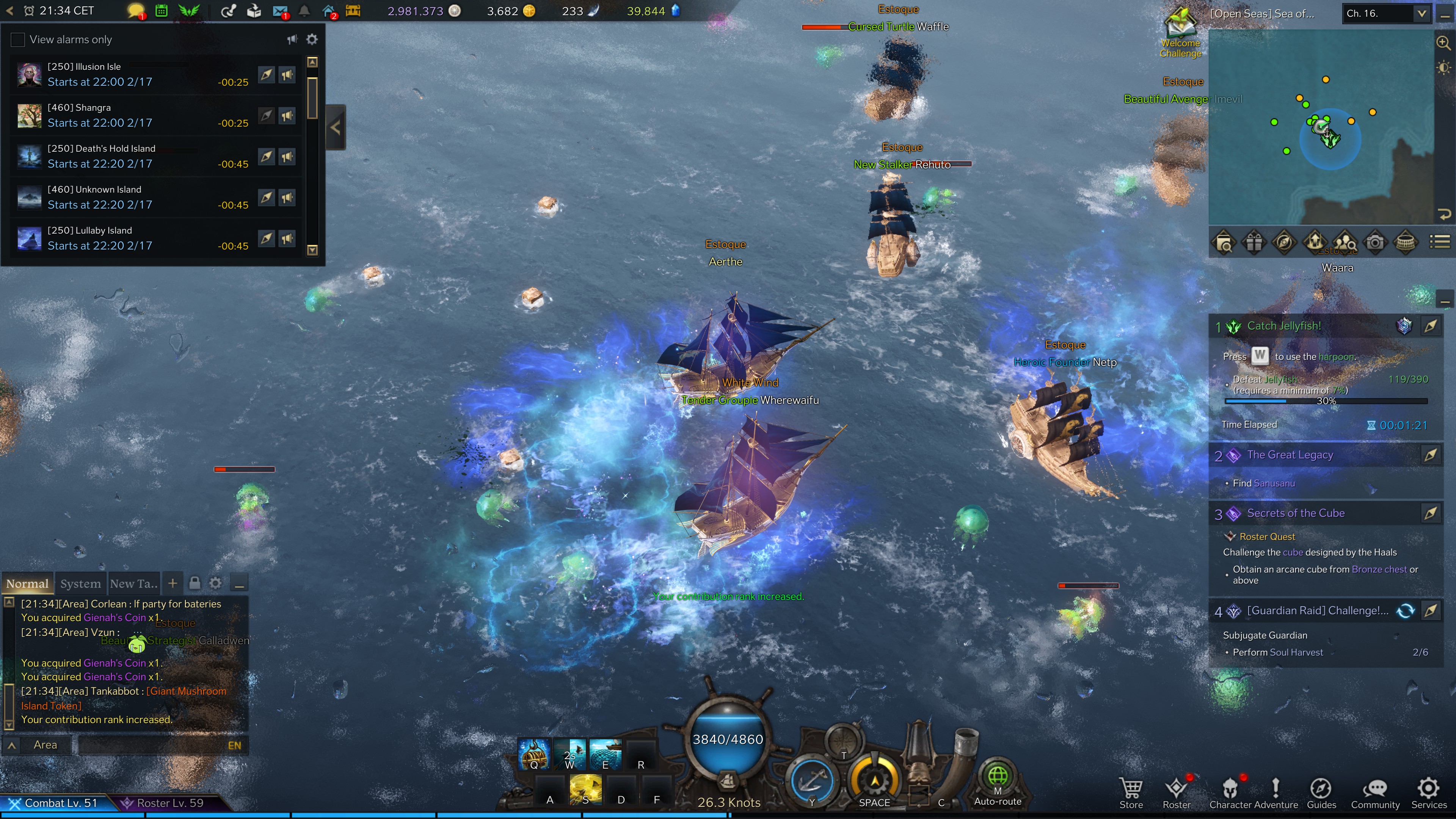The height and width of the screenshot is (819, 1456).
Task: Open alarm settings gear icon
Action: (x=312, y=39)
